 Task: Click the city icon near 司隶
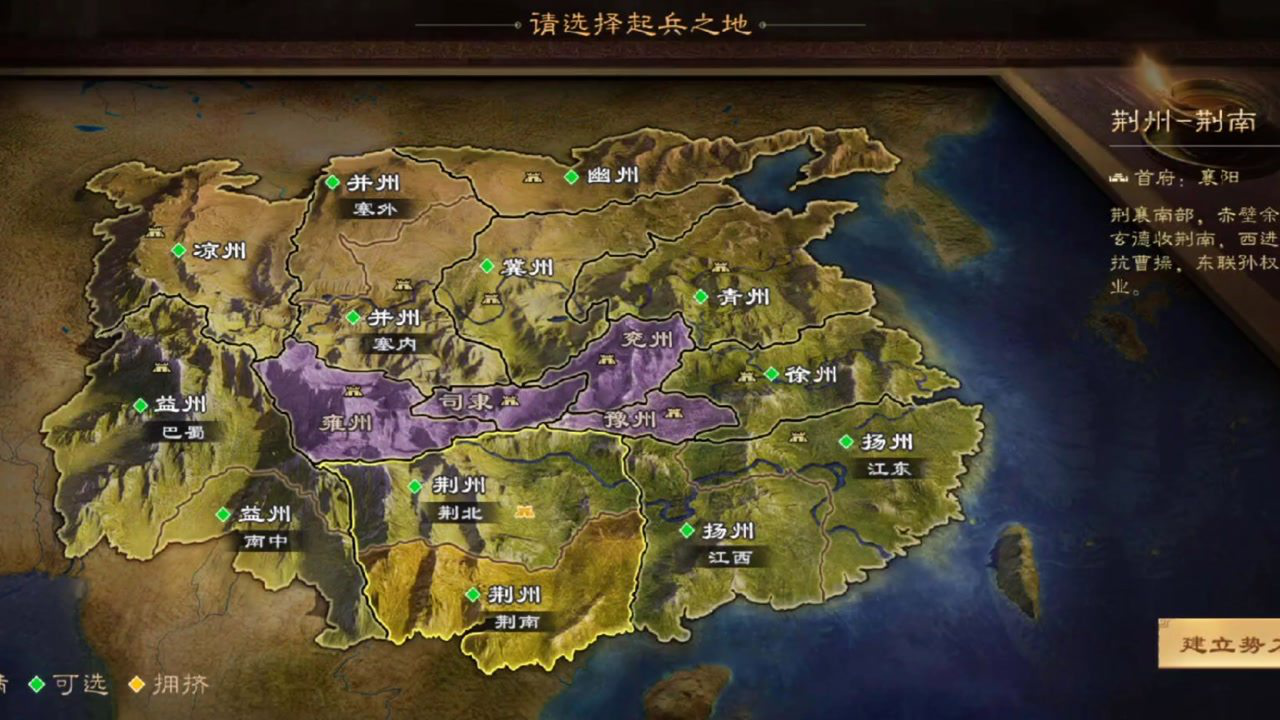coord(510,400)
